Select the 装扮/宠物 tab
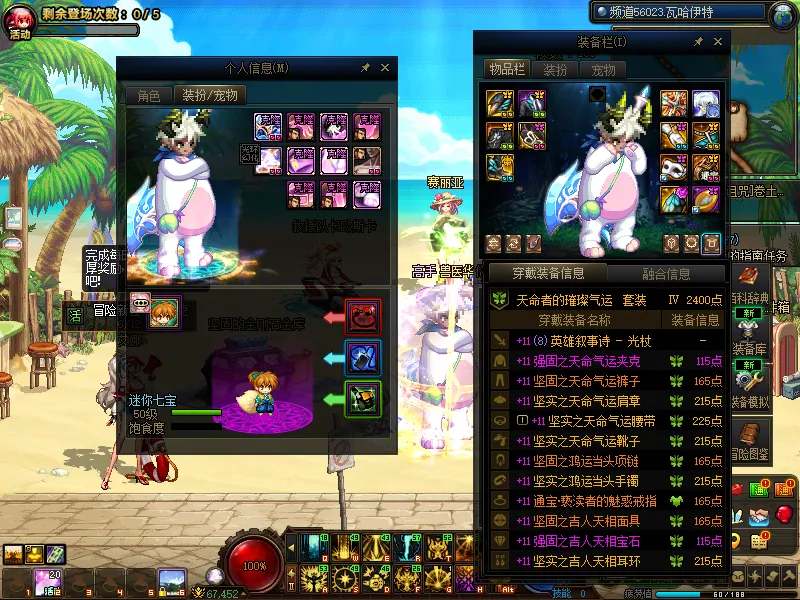Viewport: 800px width, 600px height. pyautogui.click(x=210, y=96)
